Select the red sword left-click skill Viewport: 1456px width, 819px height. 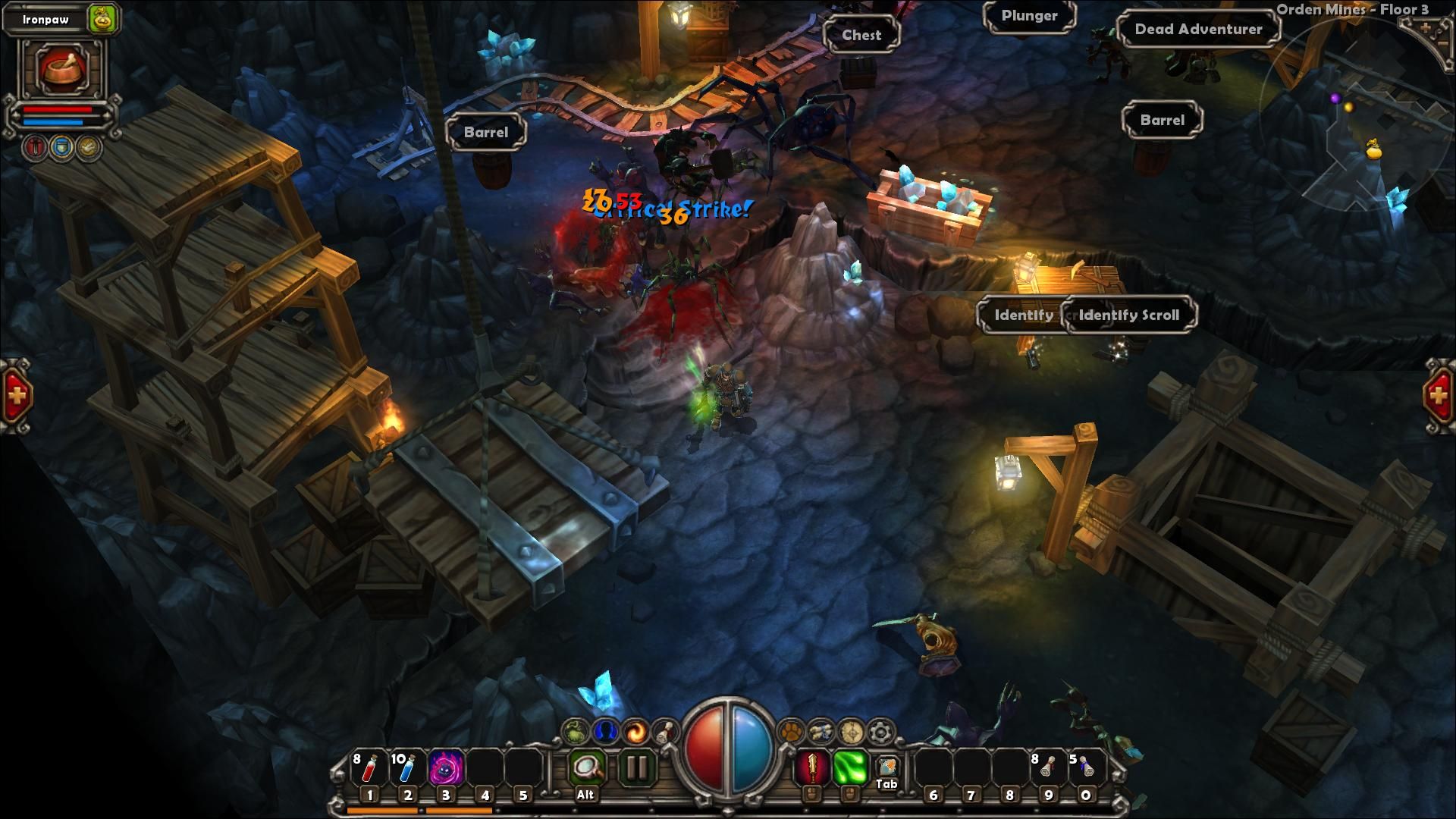[x=811, y=768]
